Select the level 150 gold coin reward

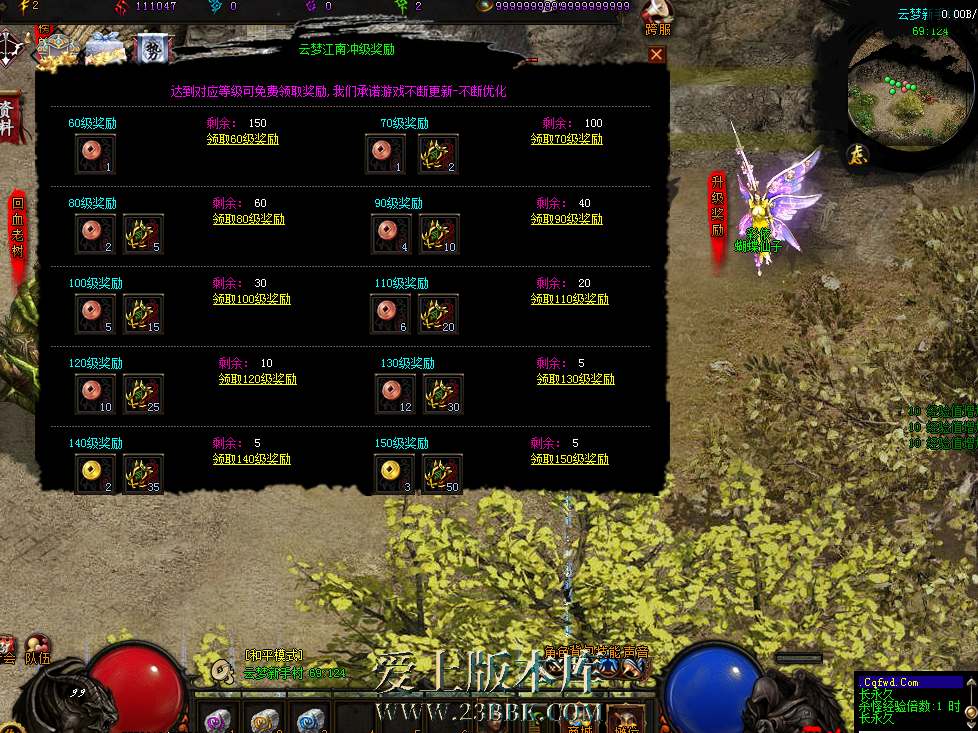(394, 473)
